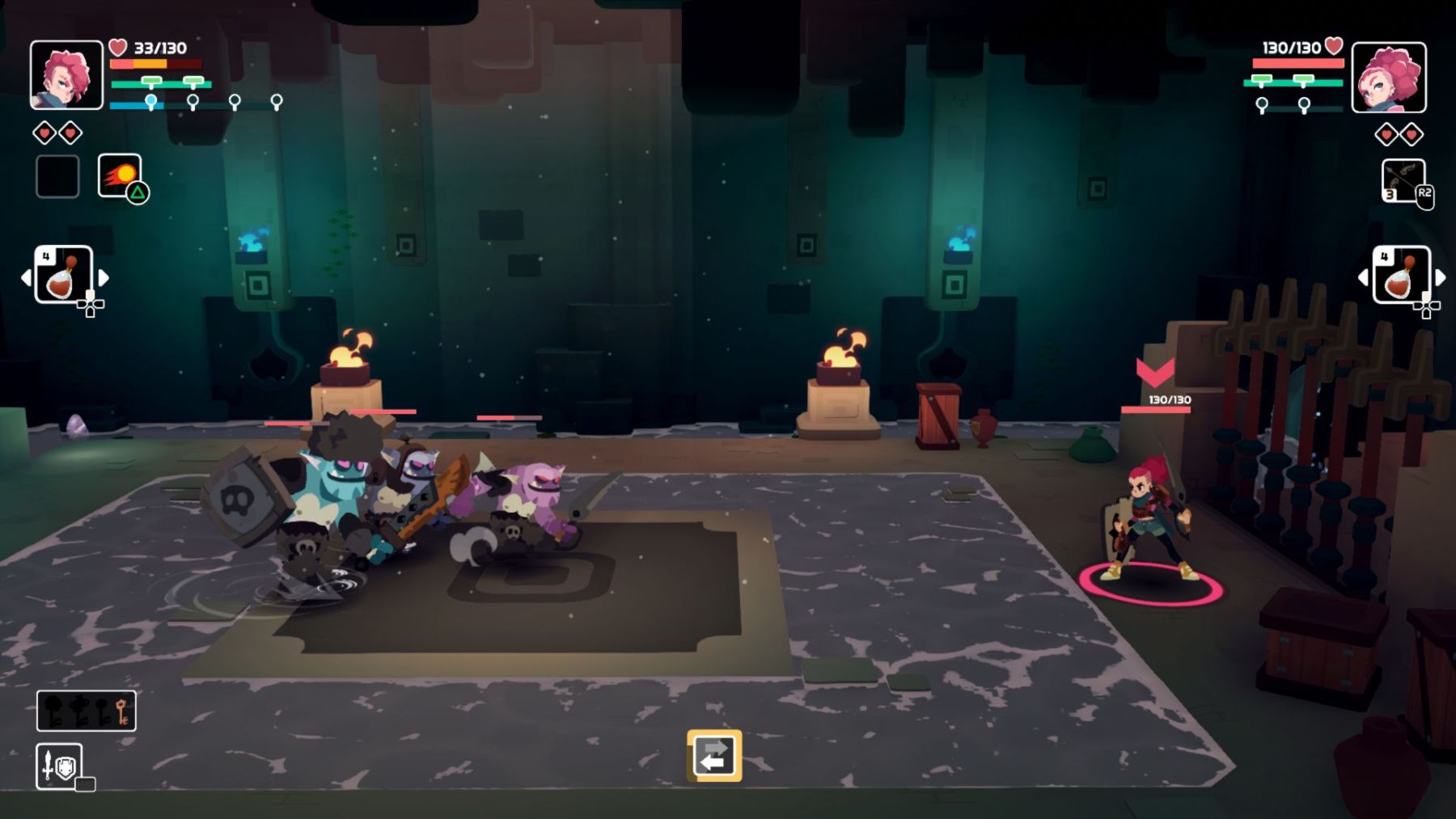This screenshot has height=819, width=1456.
Task: Click the portrait of the full-health hero
Action: tap(1389, 78)
